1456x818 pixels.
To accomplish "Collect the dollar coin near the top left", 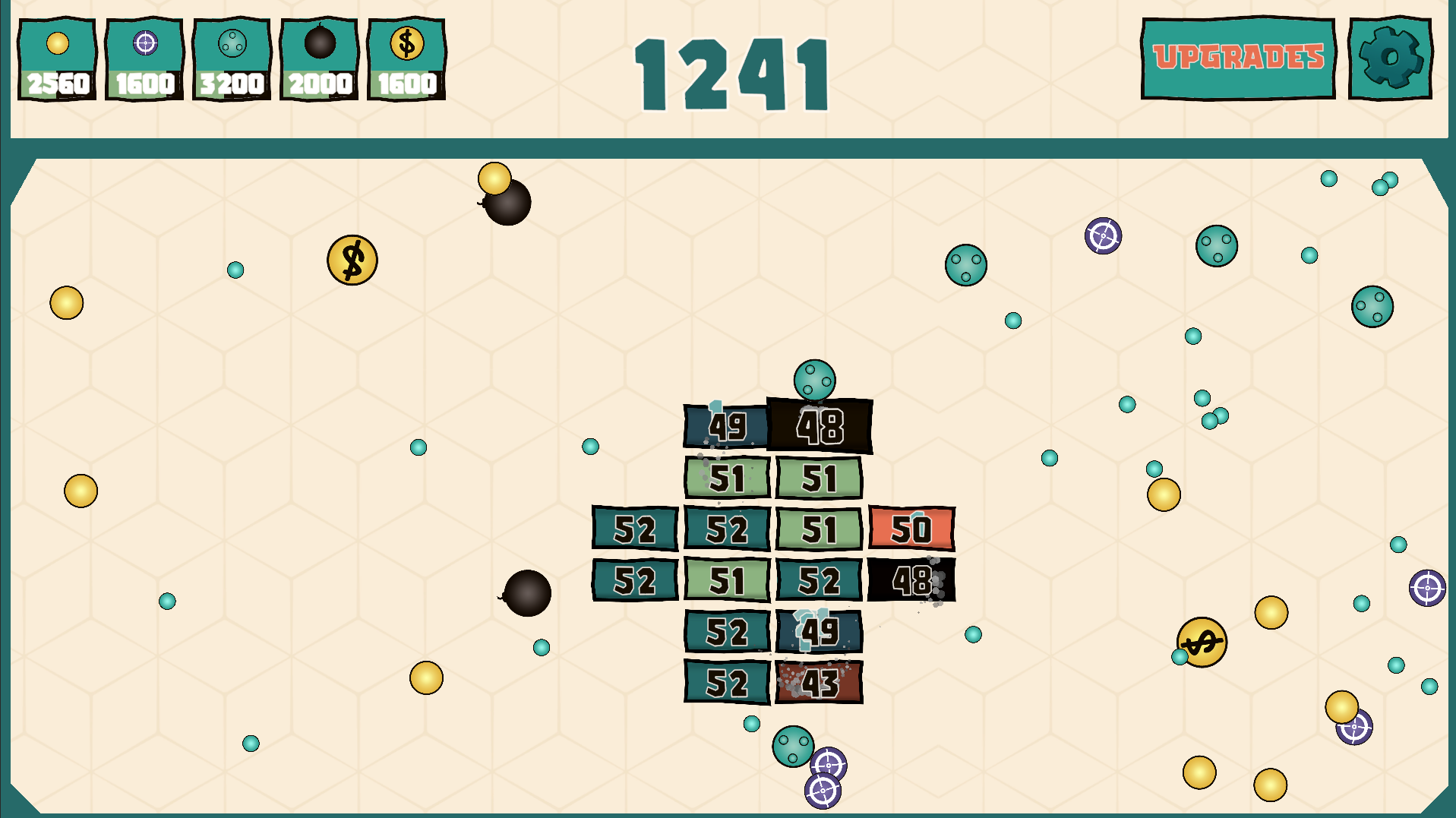I will pyautogui.click(x=352, y=261).
